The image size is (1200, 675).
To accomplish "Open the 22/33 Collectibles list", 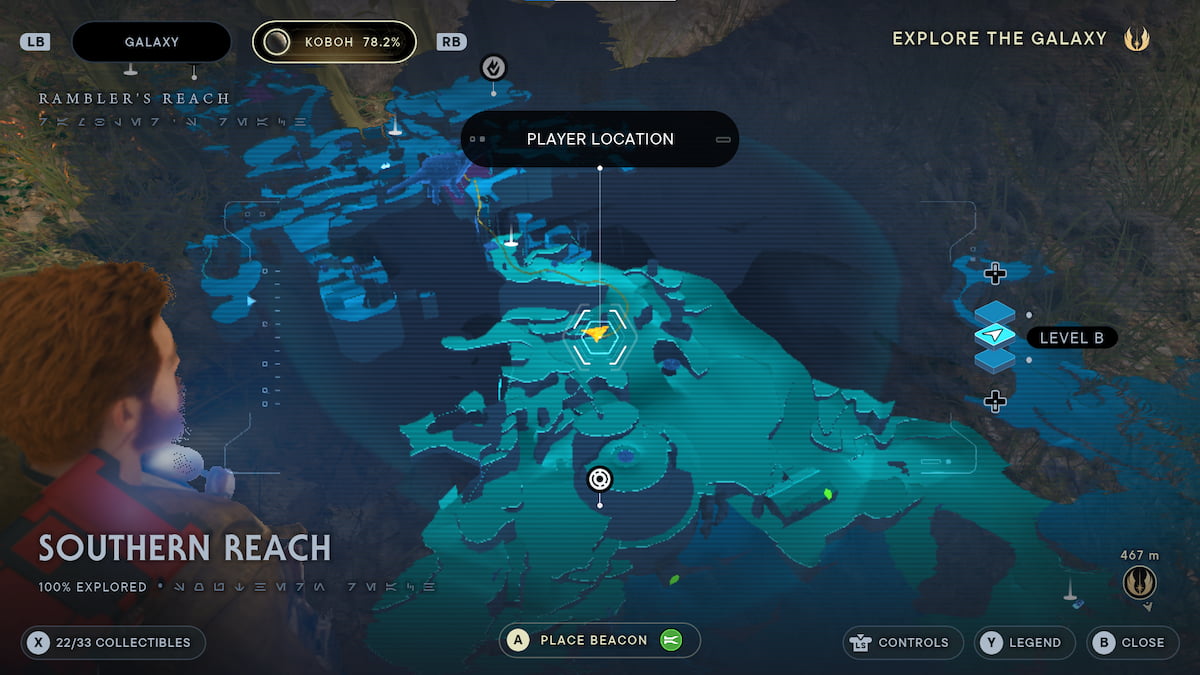I will coord(113,642).
